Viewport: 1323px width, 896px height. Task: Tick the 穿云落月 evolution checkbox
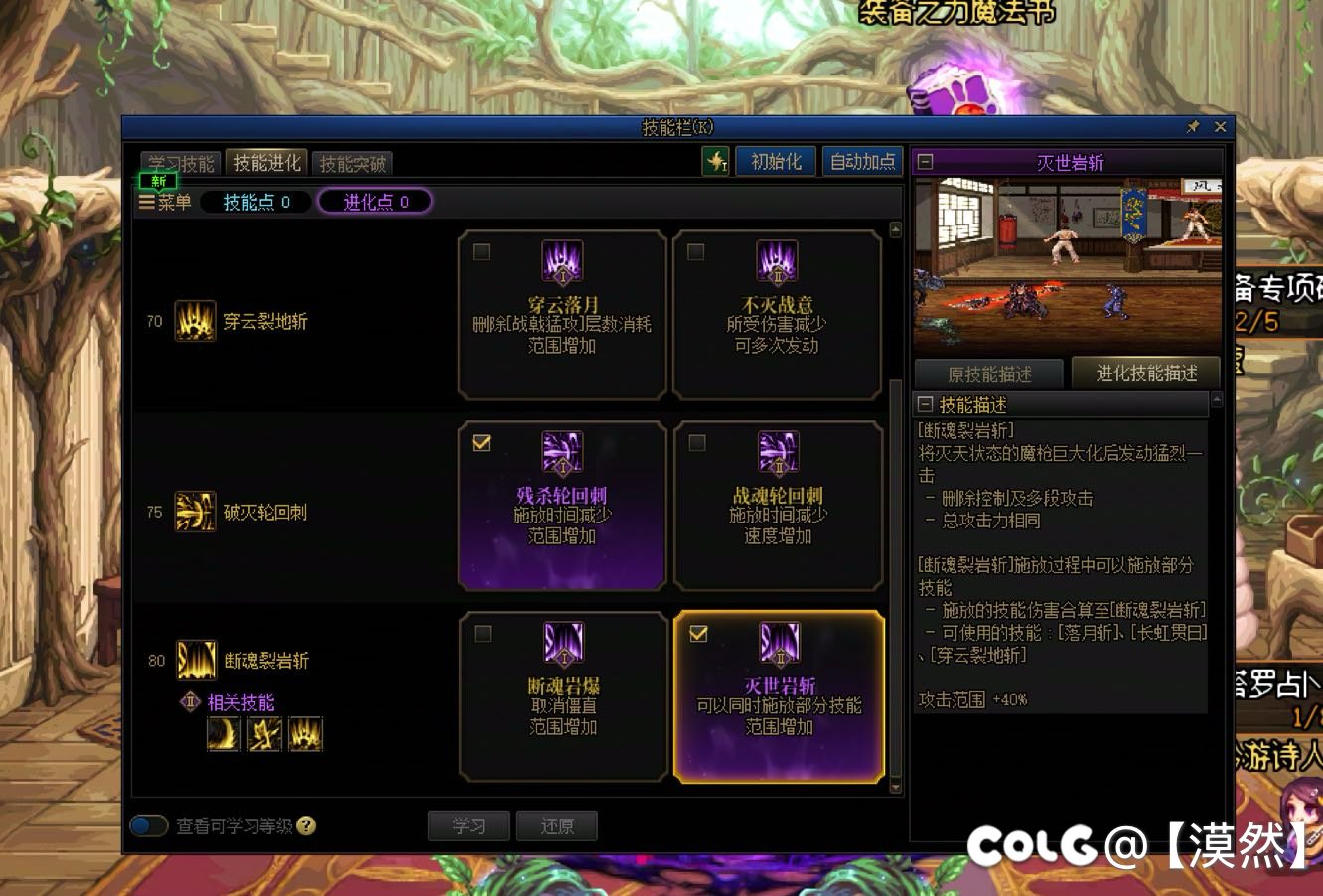pyautogui.click(x=482, y=252)
